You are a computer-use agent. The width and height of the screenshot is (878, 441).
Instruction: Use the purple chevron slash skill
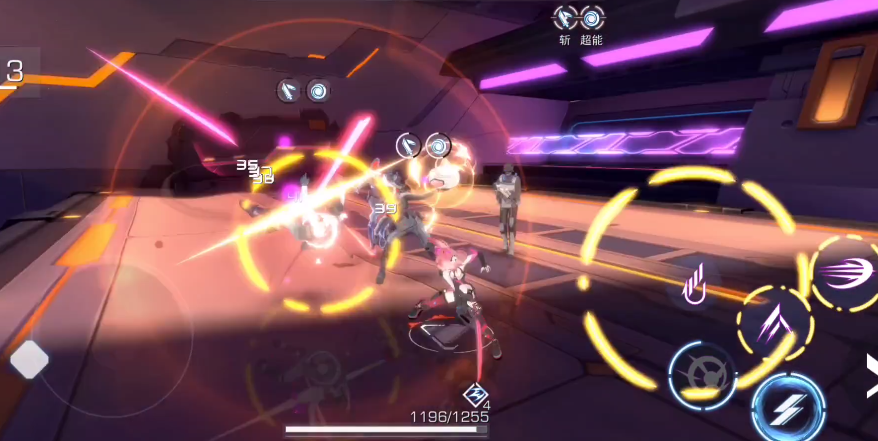click(x=774, y=323)
